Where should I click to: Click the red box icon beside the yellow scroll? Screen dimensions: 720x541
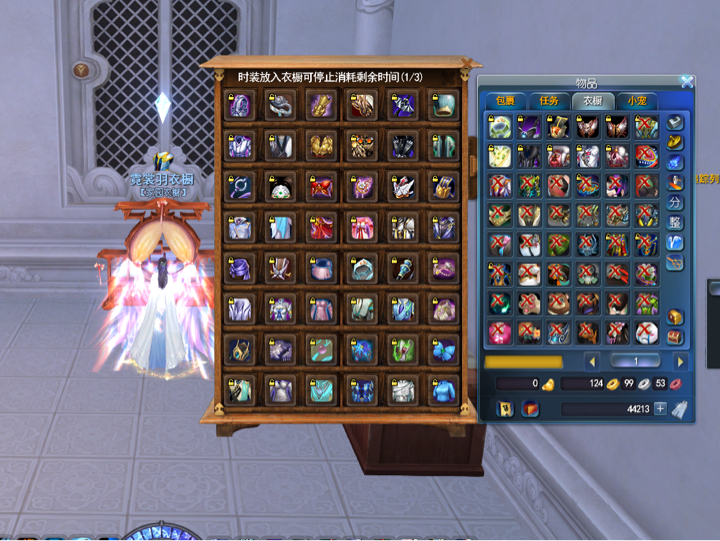point(531,408)
